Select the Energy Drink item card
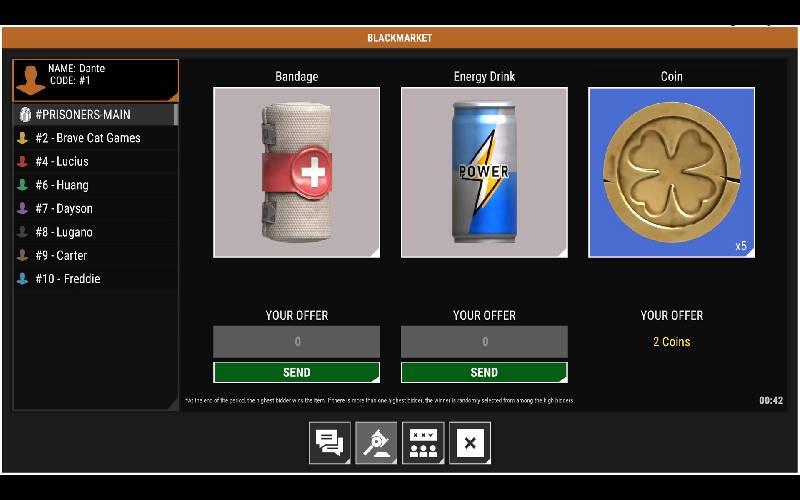 [x=484, y=172]
